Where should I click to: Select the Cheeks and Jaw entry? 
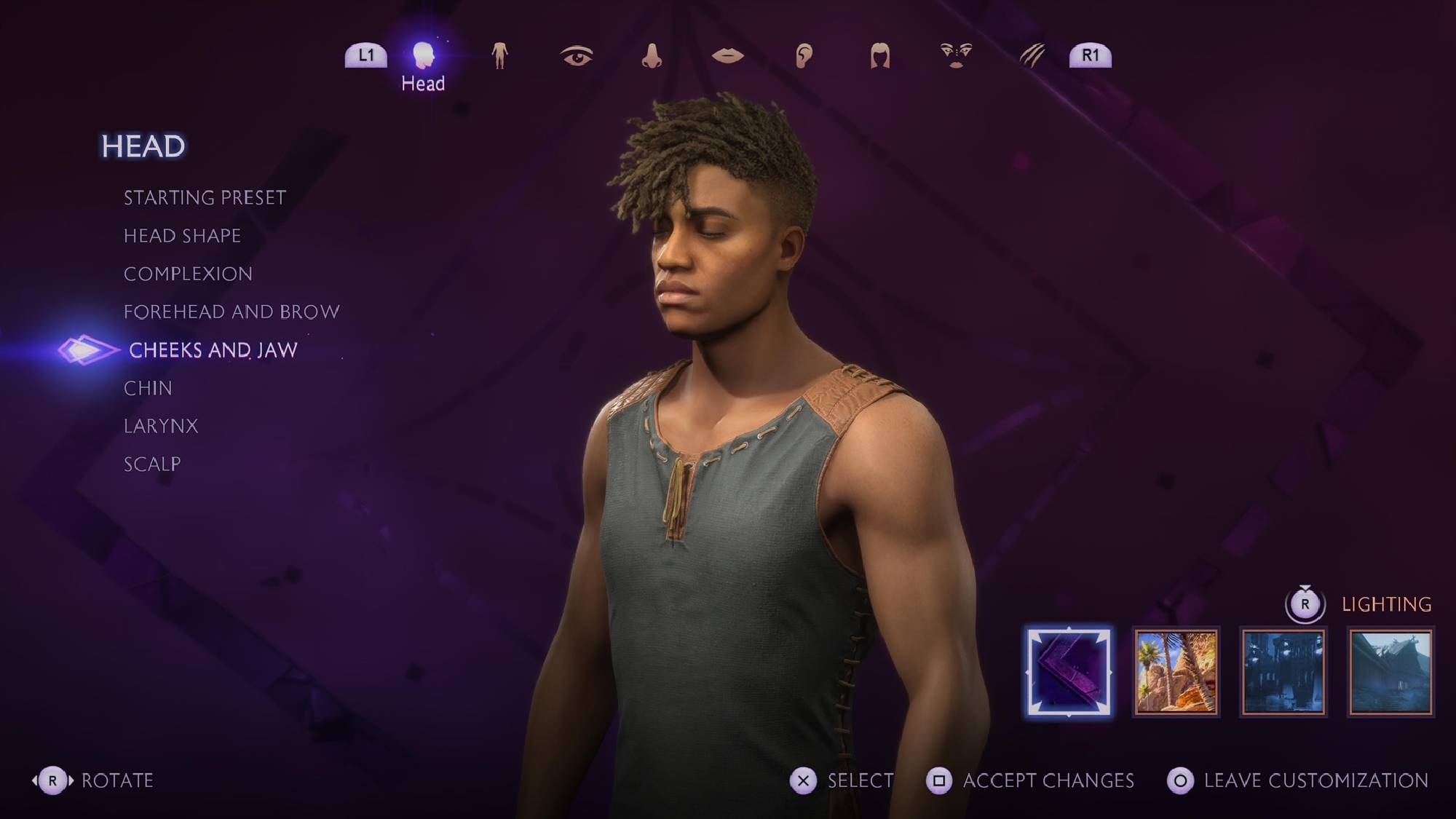[x=213, y=350]
